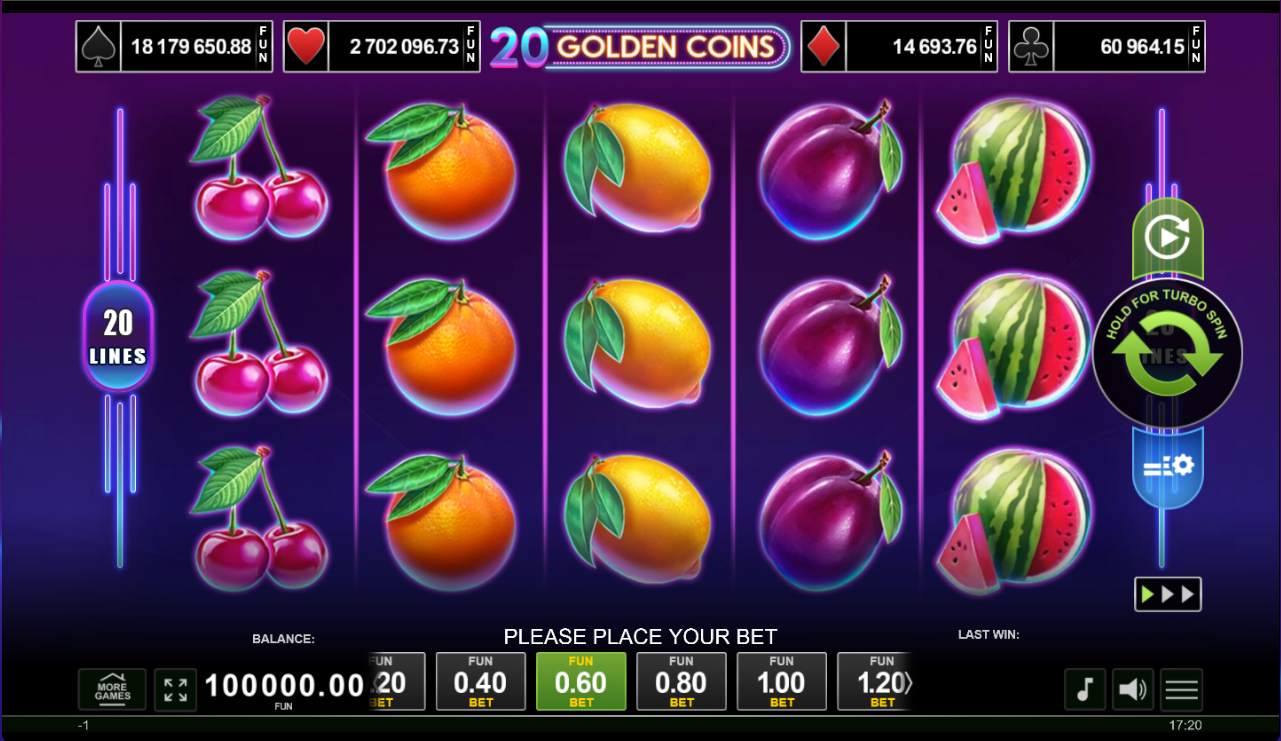Choose the 0.60 bet button
1281x741 pixels.
coord(581,682)
